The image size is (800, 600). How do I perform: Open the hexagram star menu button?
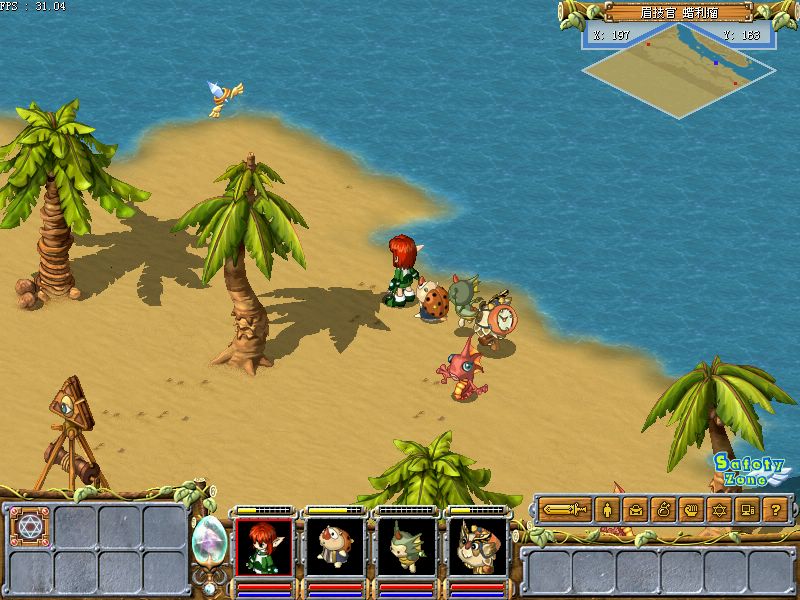(x=719, y=510)
